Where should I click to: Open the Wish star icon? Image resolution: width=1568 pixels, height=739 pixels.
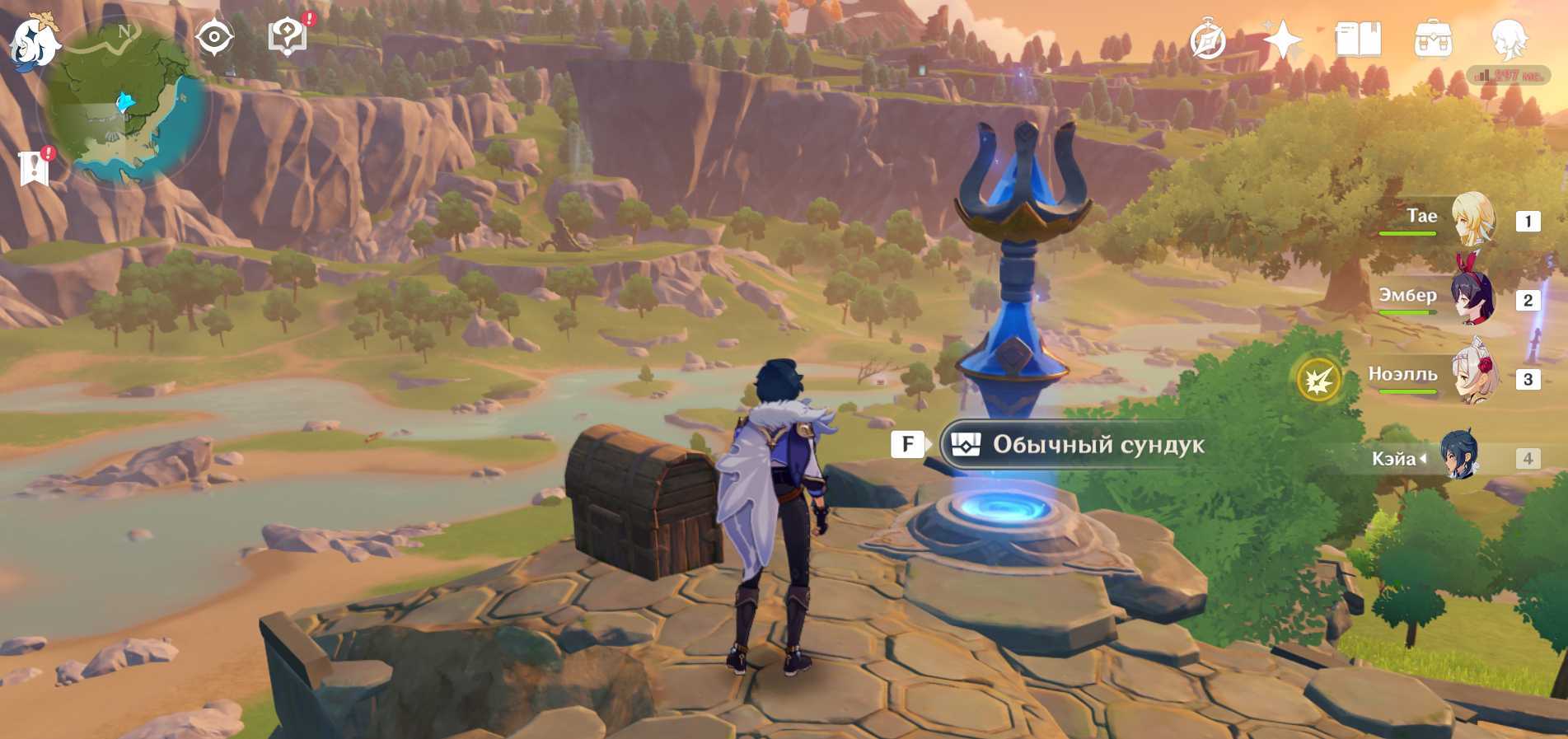(1282, 40)
